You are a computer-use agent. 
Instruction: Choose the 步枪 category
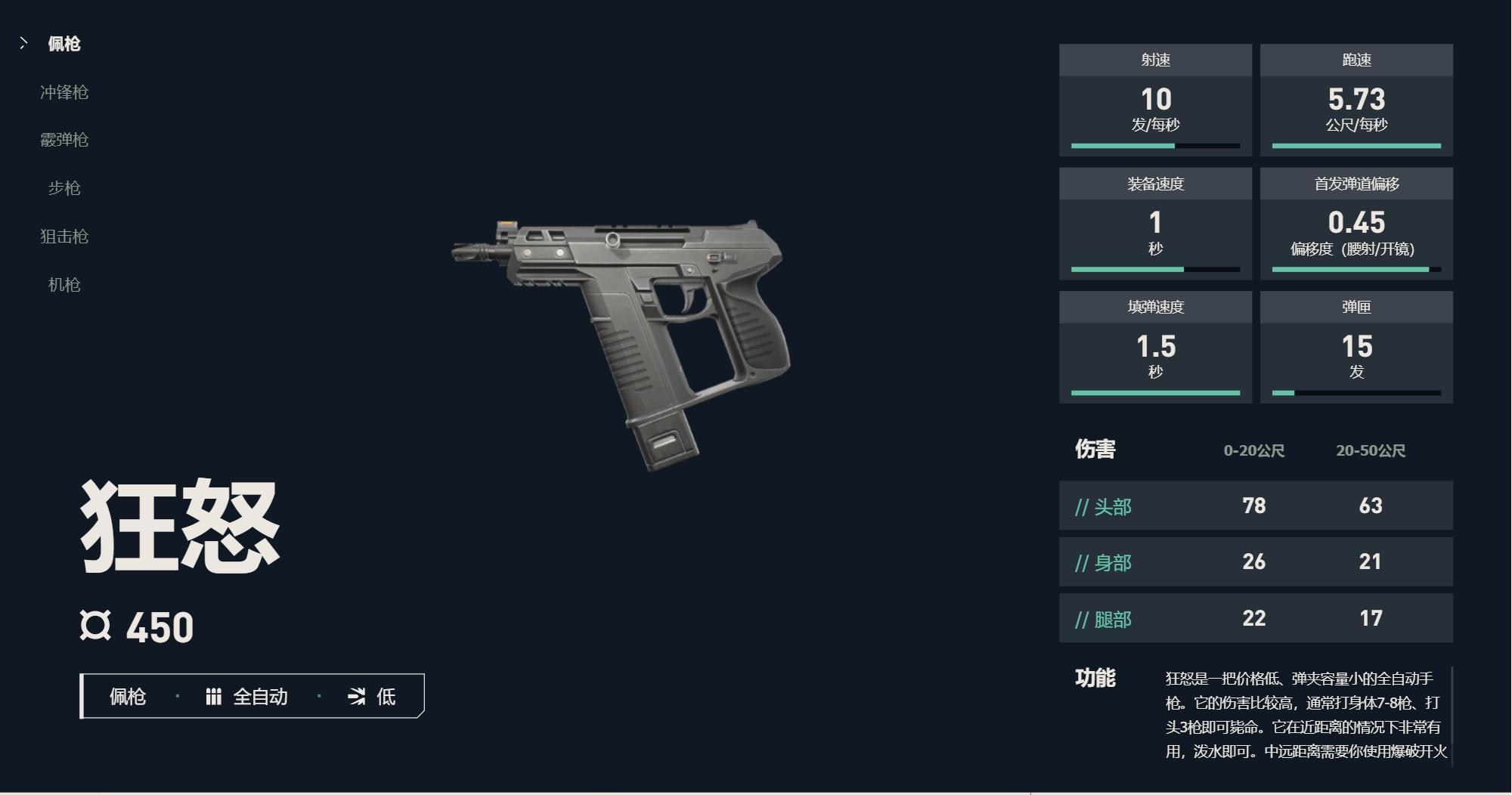(64, 188)
